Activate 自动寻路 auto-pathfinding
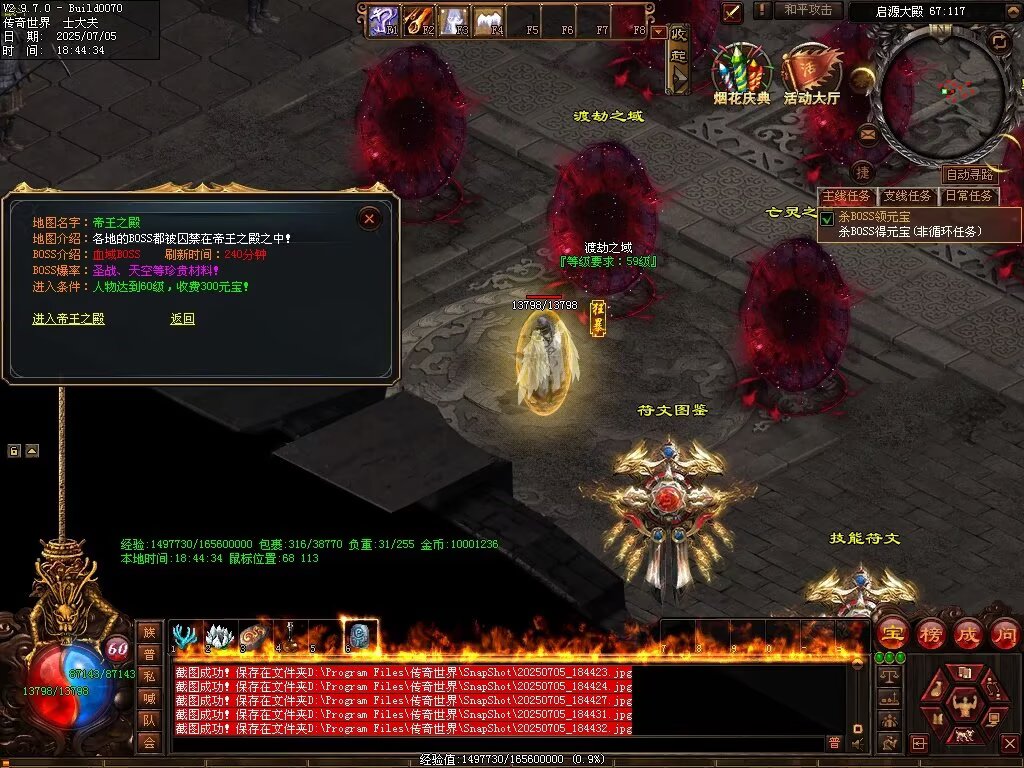The width and height of the screenshot is (1024, 768). [969, 175]
